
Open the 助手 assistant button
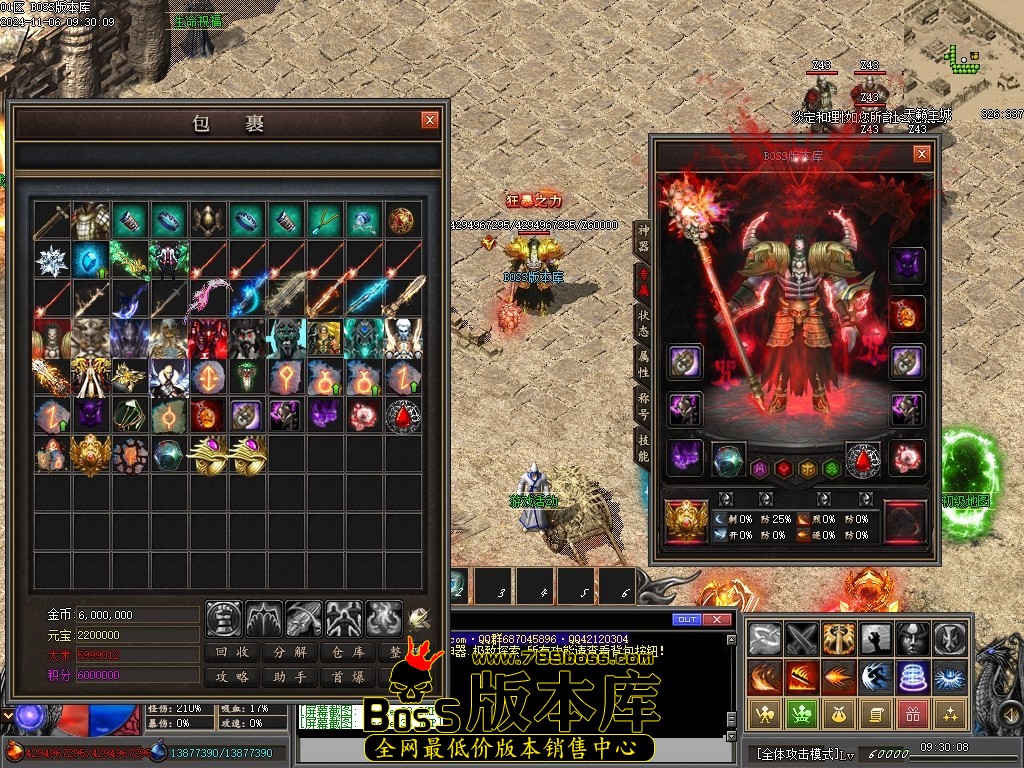[290, 677]
